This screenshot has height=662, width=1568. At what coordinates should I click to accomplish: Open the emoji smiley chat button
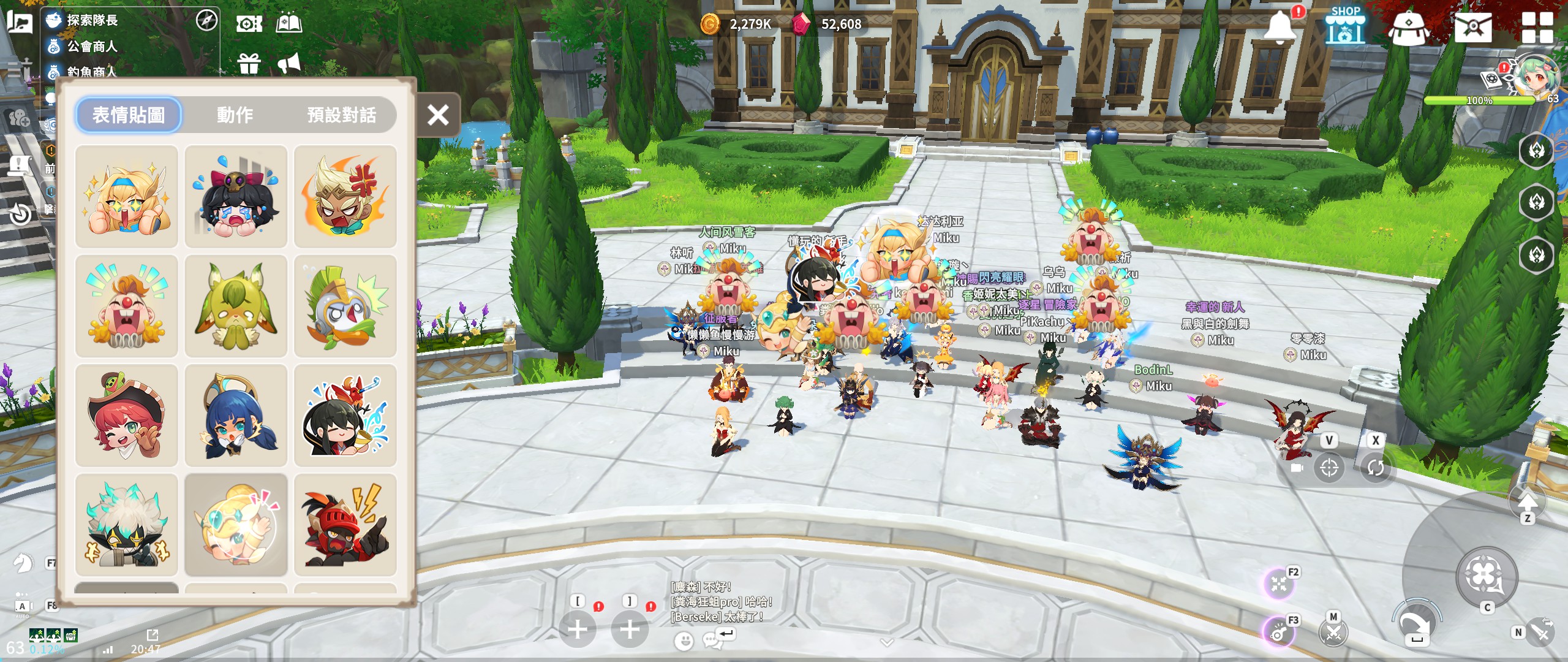coord(684,641)
